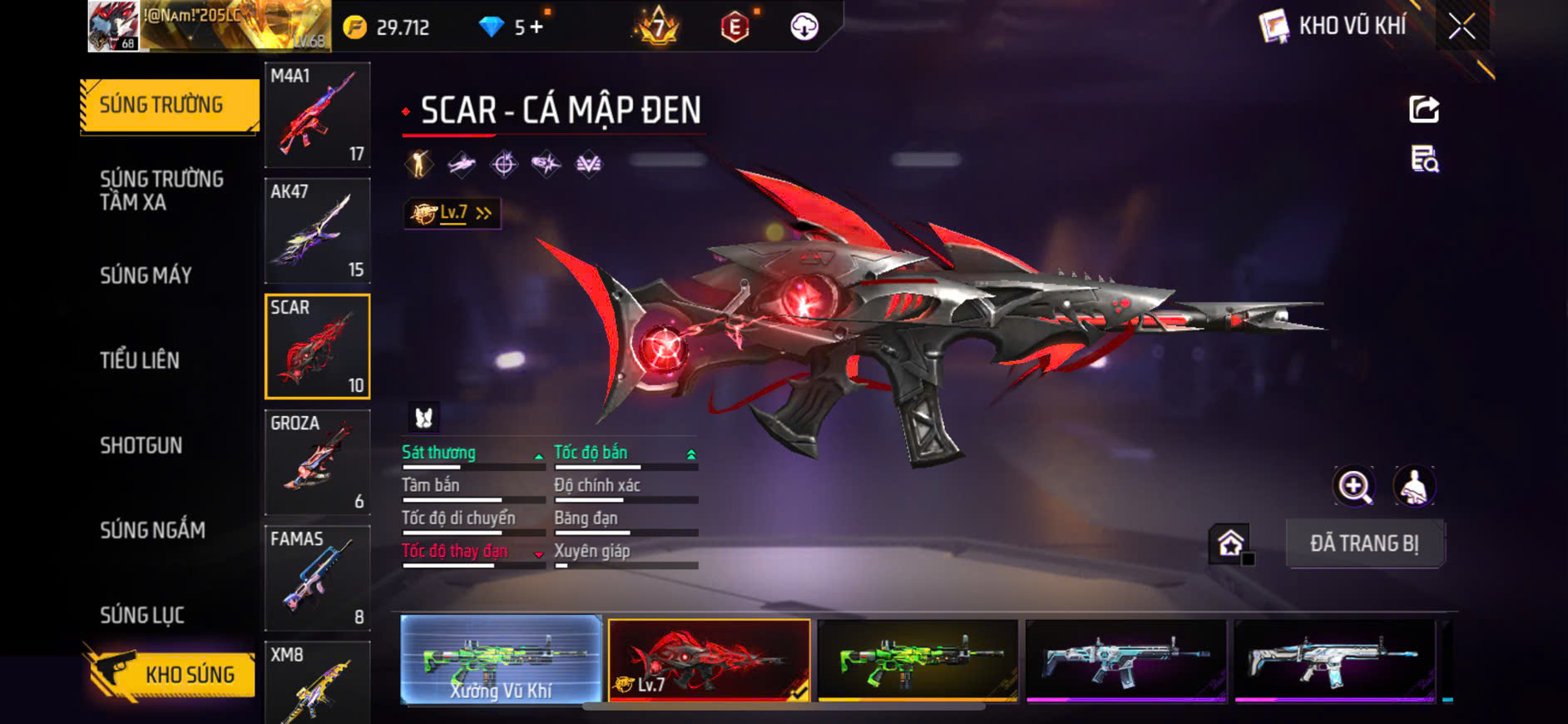
Task: Open the Súng Lục category
Action: (142, 615)
